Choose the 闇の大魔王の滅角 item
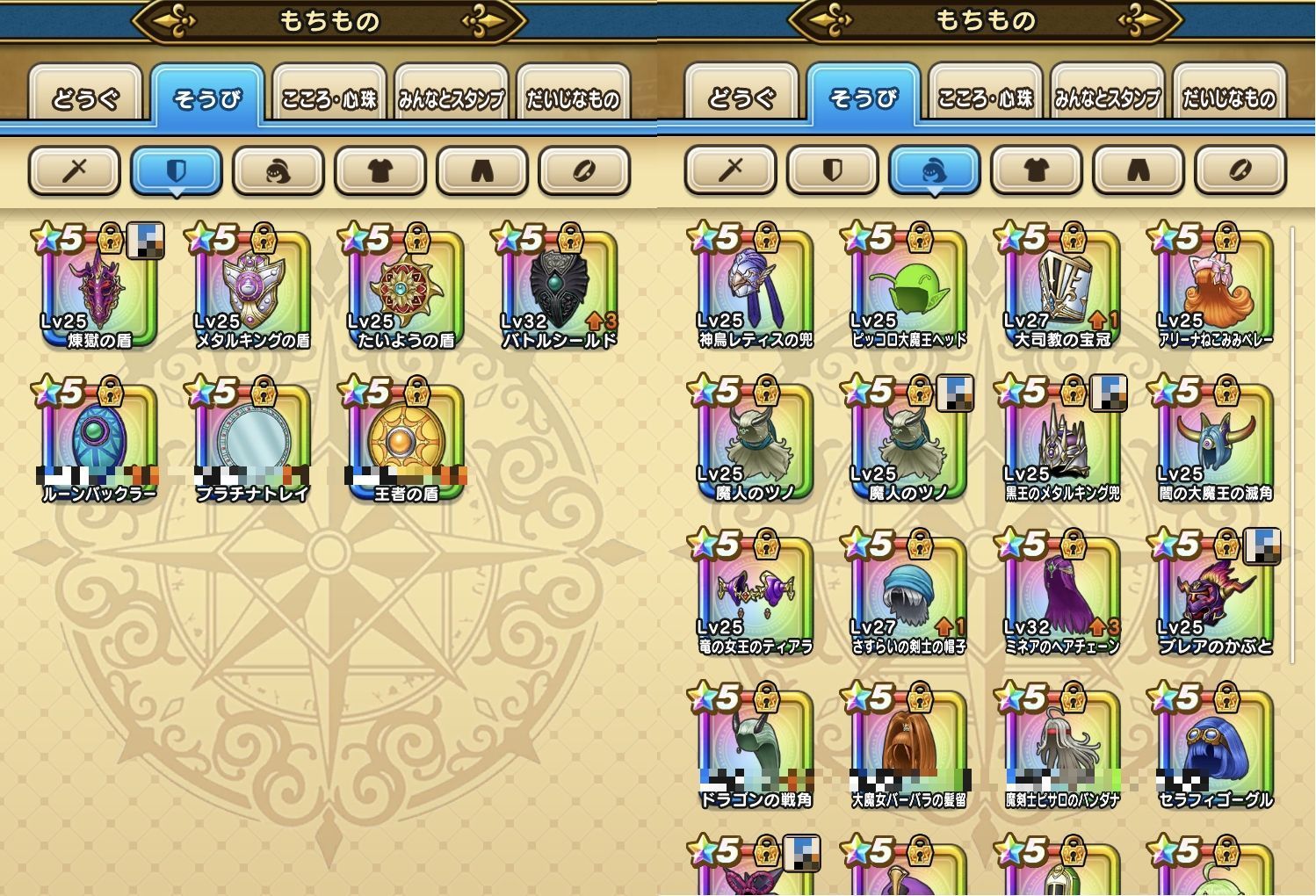The image size is (1316, 896). tap(1215, 443)
